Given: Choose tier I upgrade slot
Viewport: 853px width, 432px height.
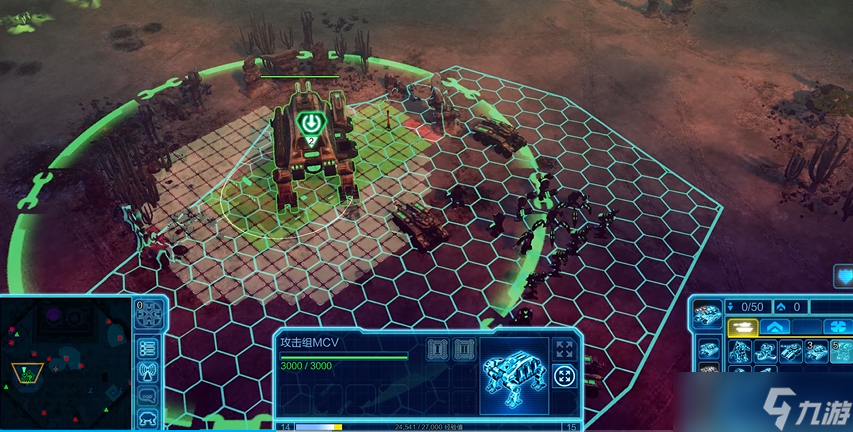Looking at the screenshot, I should click(x=435, y=349).
